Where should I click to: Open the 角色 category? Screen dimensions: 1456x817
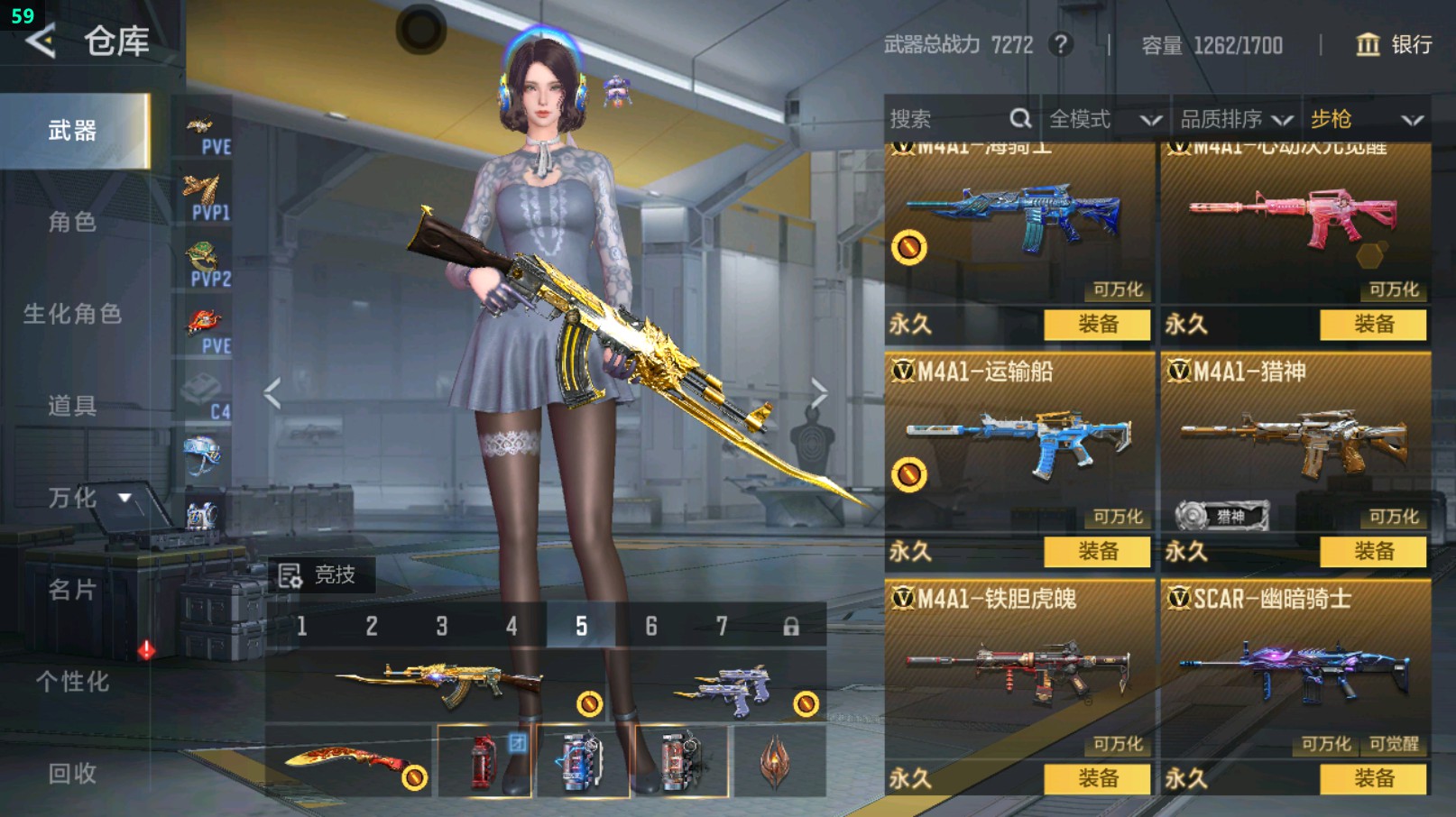73,222
